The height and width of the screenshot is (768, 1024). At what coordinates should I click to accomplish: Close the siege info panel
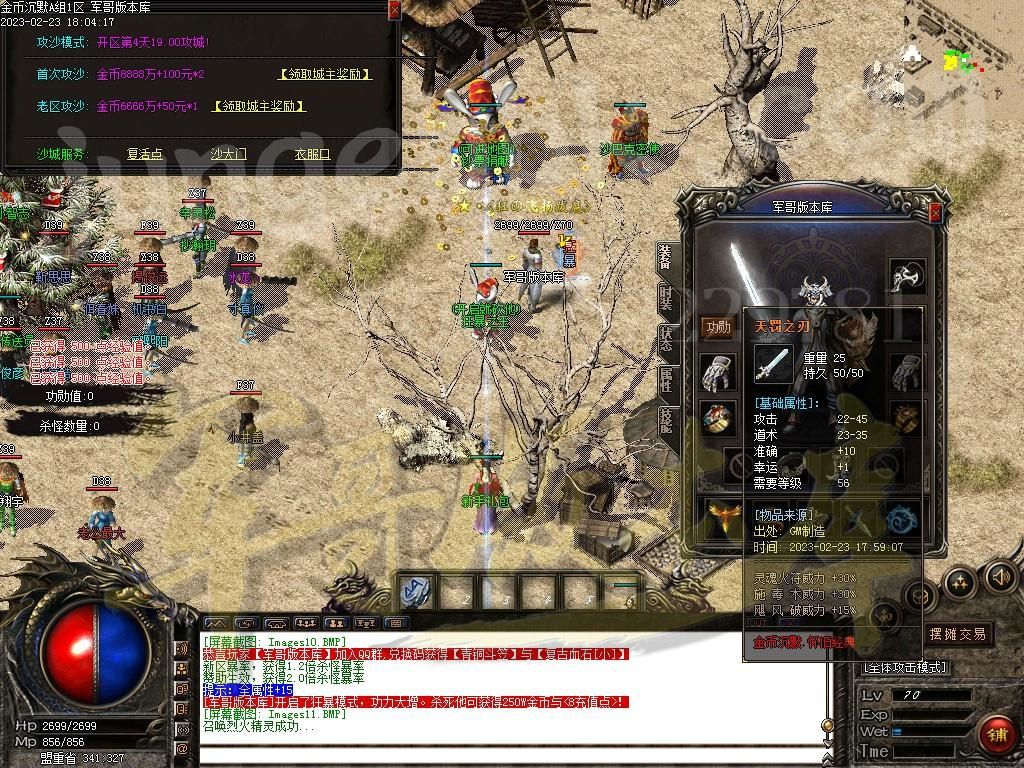pos(394,9)
